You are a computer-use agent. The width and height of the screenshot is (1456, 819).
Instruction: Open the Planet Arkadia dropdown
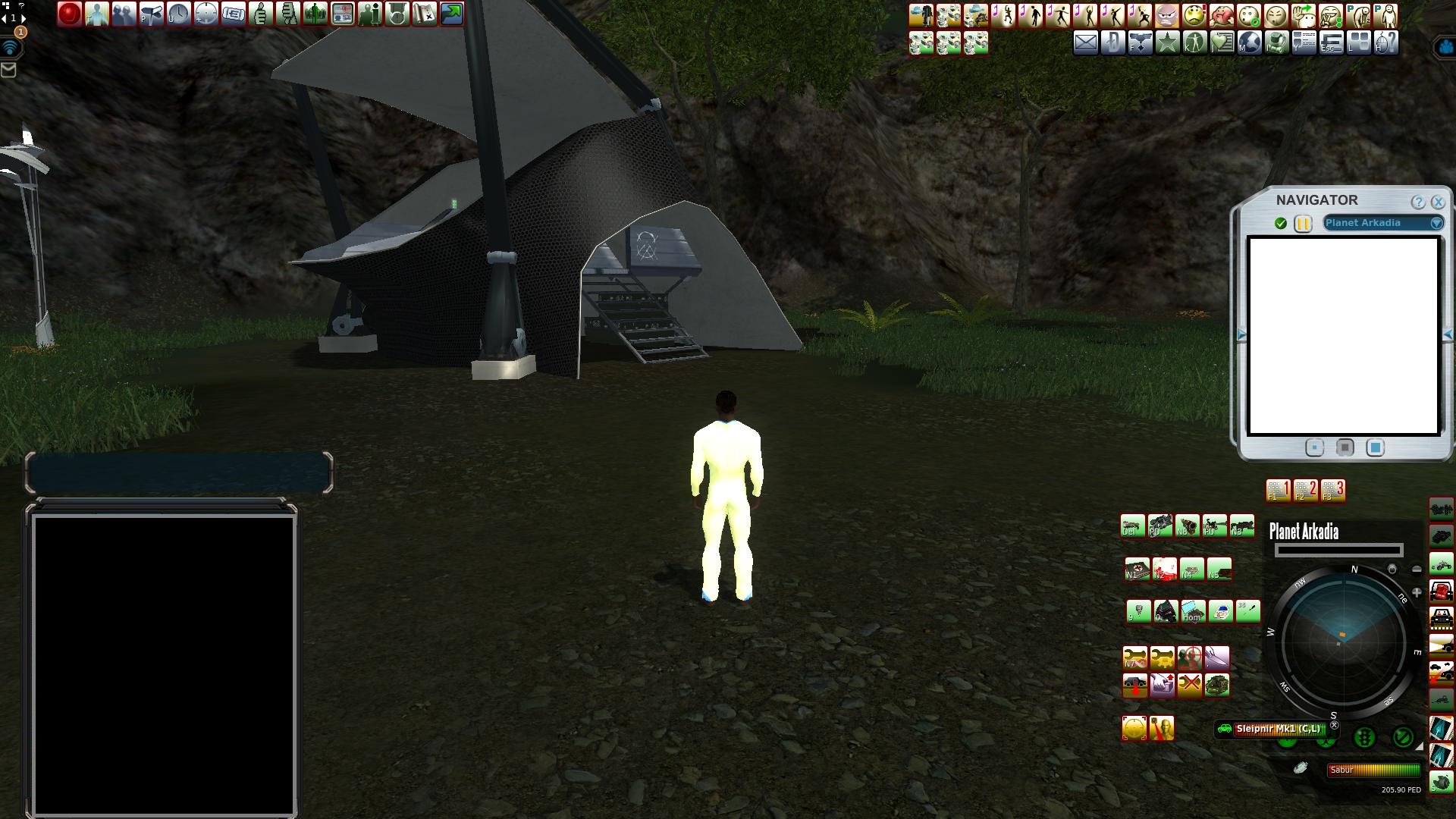coord(1436,223)
